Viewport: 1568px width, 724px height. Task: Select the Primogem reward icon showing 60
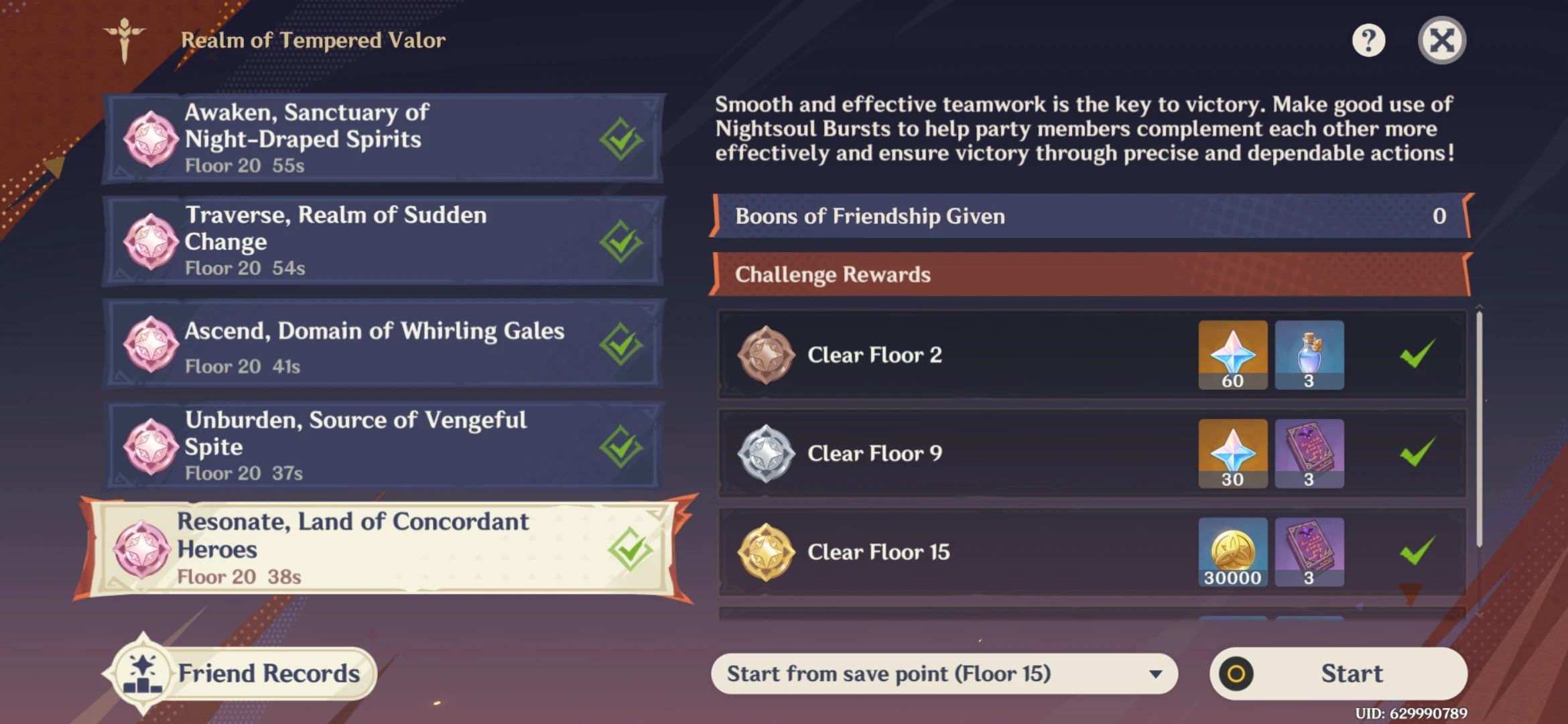[x=1232, y=355]
